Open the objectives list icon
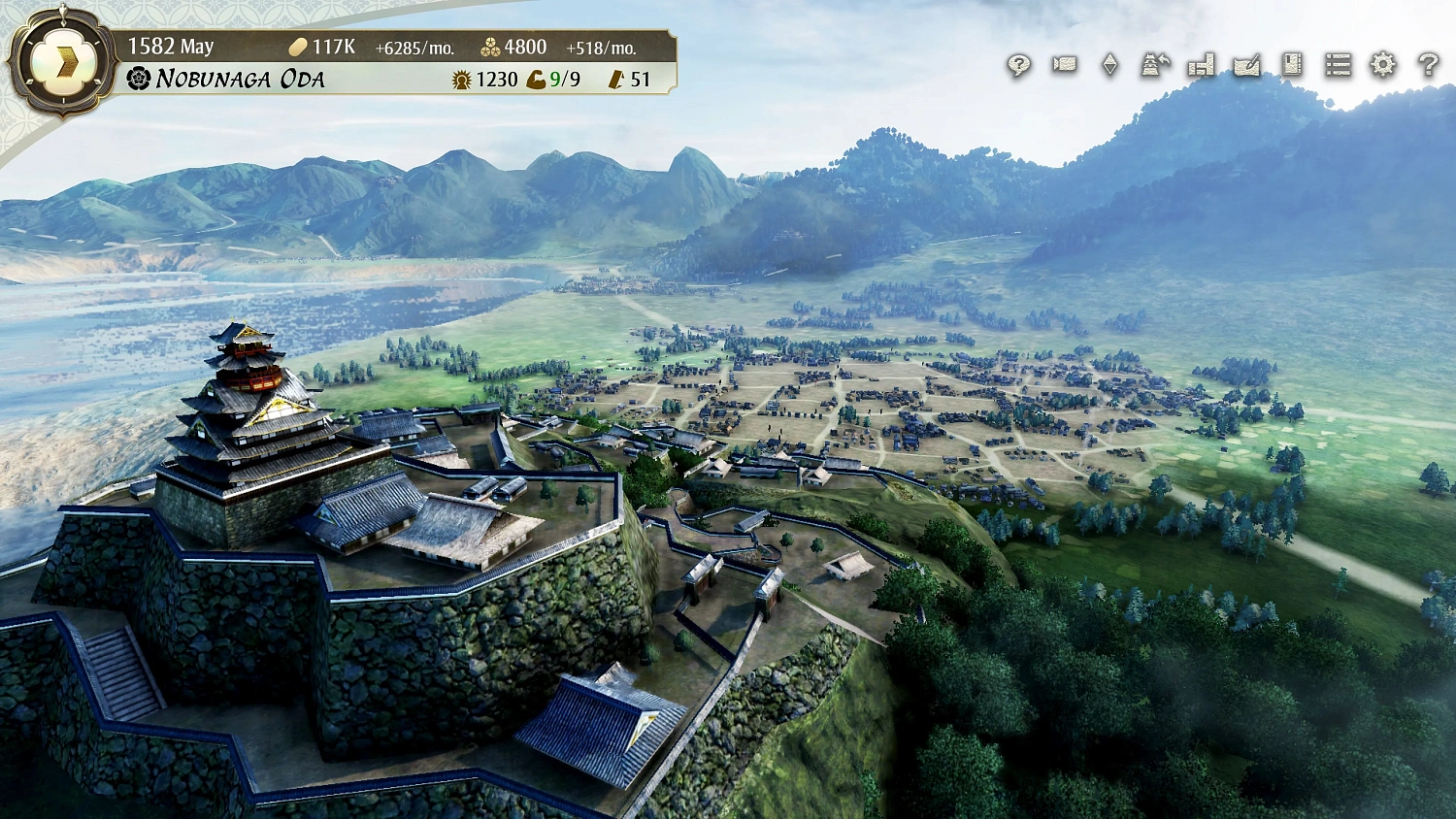 (x=1339, y=66)
